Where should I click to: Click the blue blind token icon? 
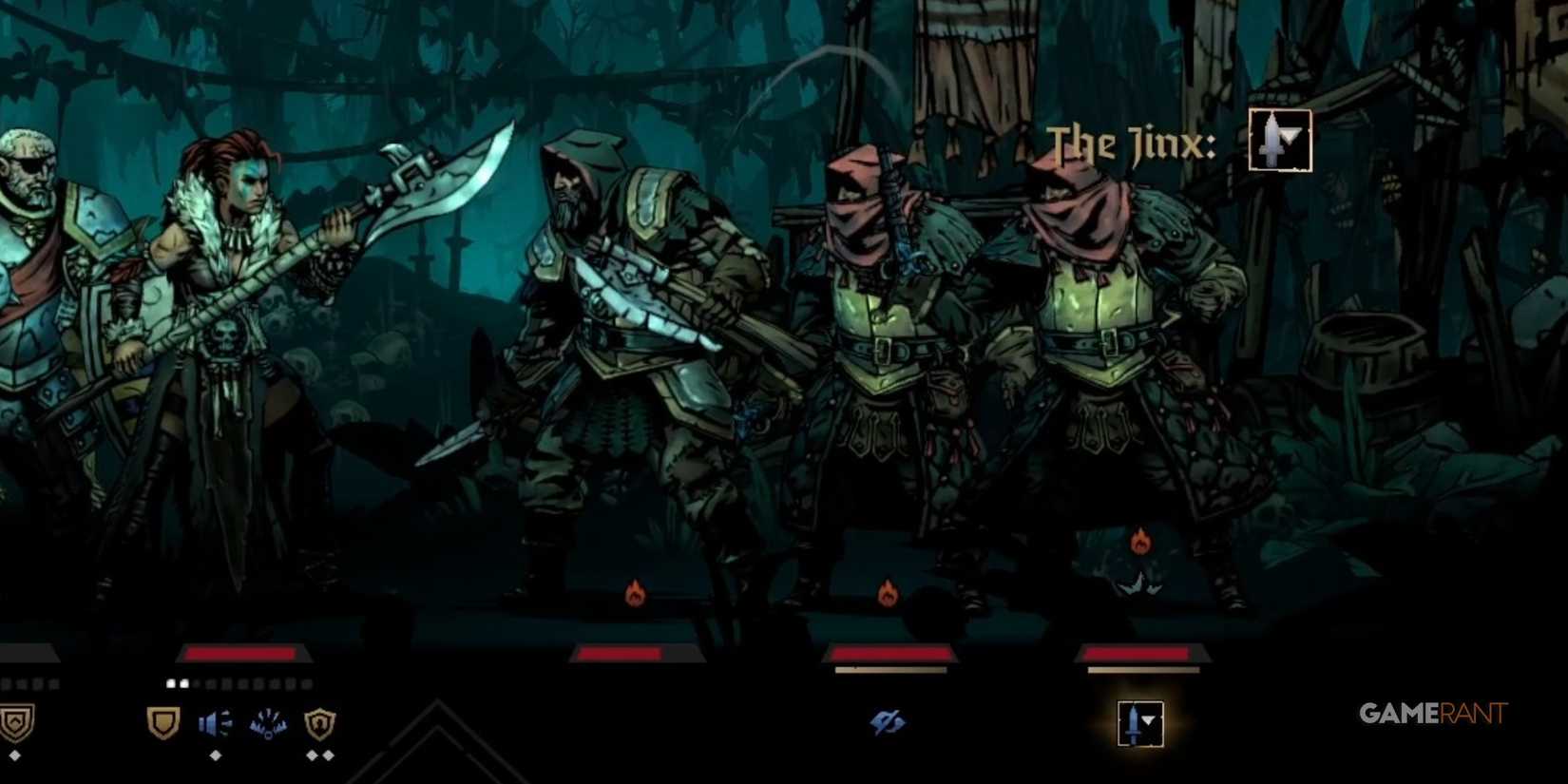pos(216,722)
